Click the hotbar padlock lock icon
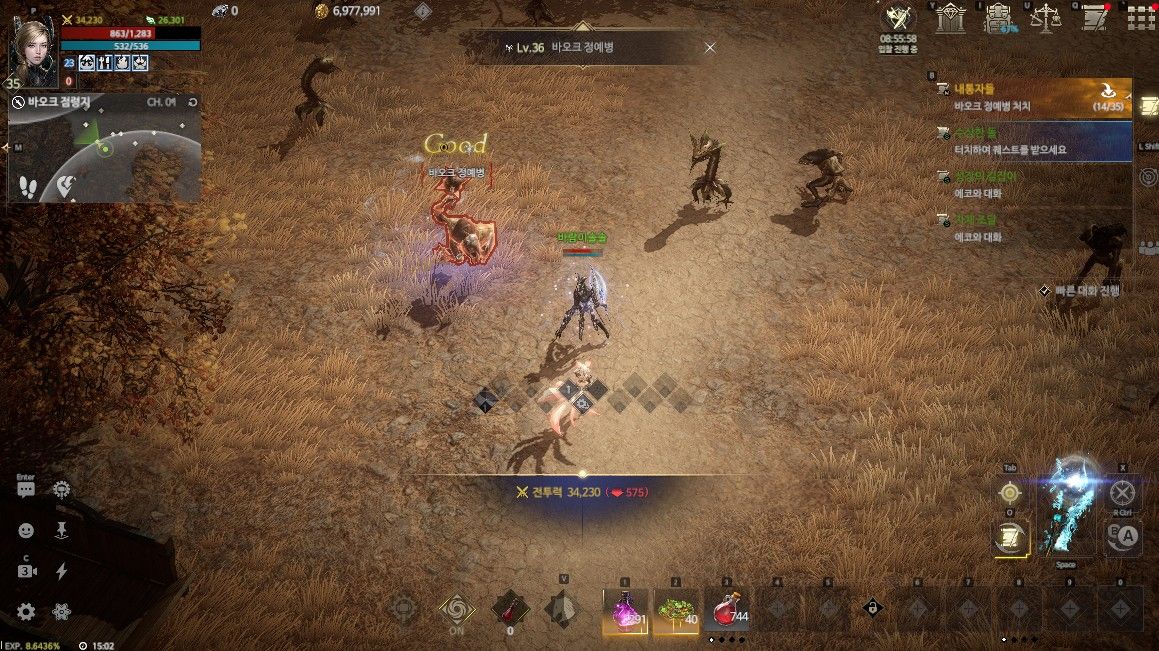 point(872,607)
